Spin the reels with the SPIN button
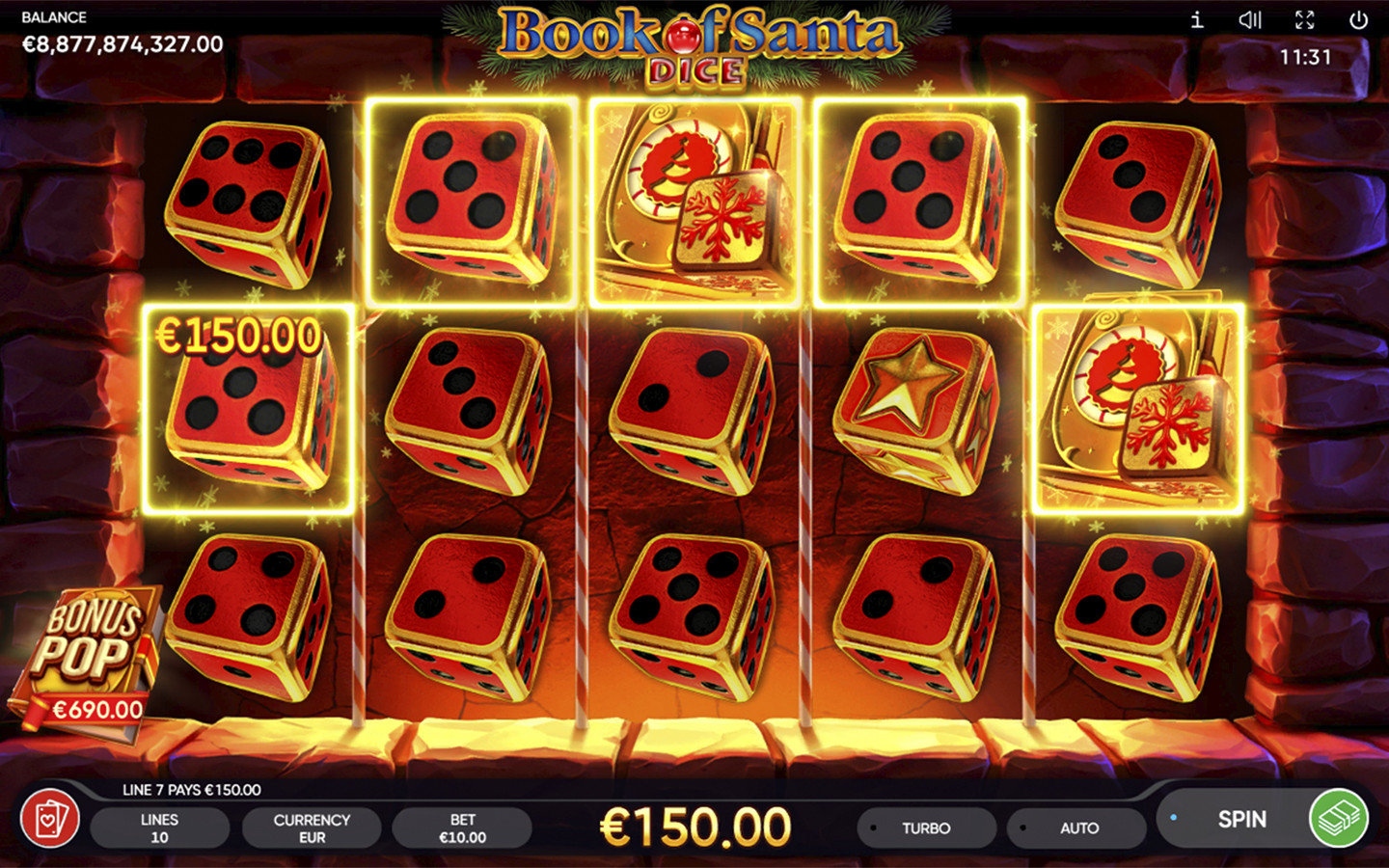The width and height of the screenshot is (1389, 868). 1240,820
